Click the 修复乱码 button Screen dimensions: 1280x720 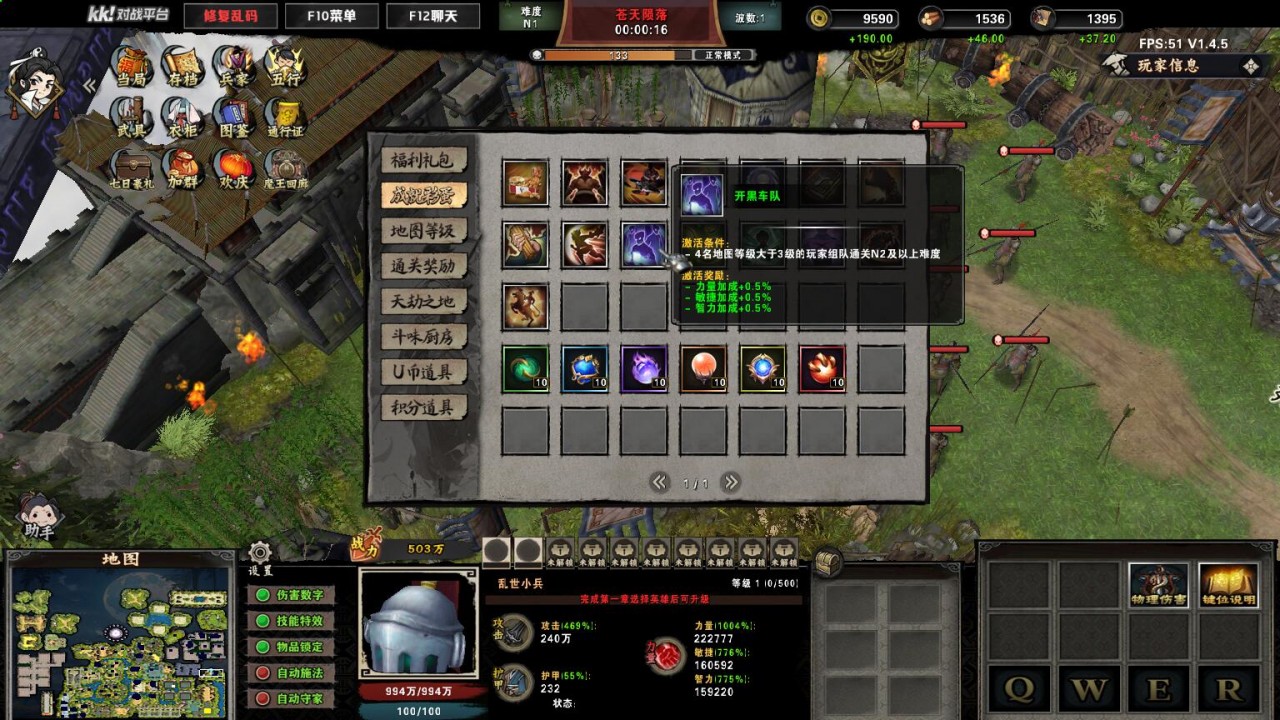[x=230, y=16]
